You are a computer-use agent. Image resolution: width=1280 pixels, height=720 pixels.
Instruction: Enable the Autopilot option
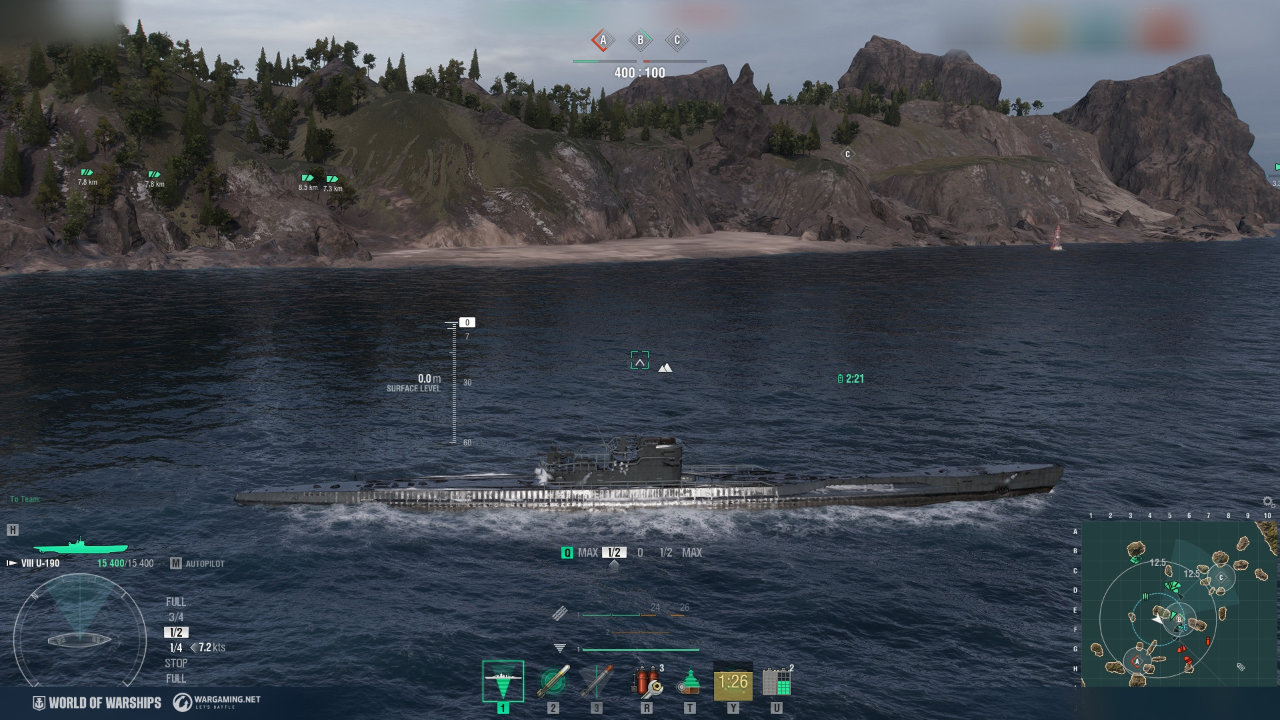coord(198,564)
